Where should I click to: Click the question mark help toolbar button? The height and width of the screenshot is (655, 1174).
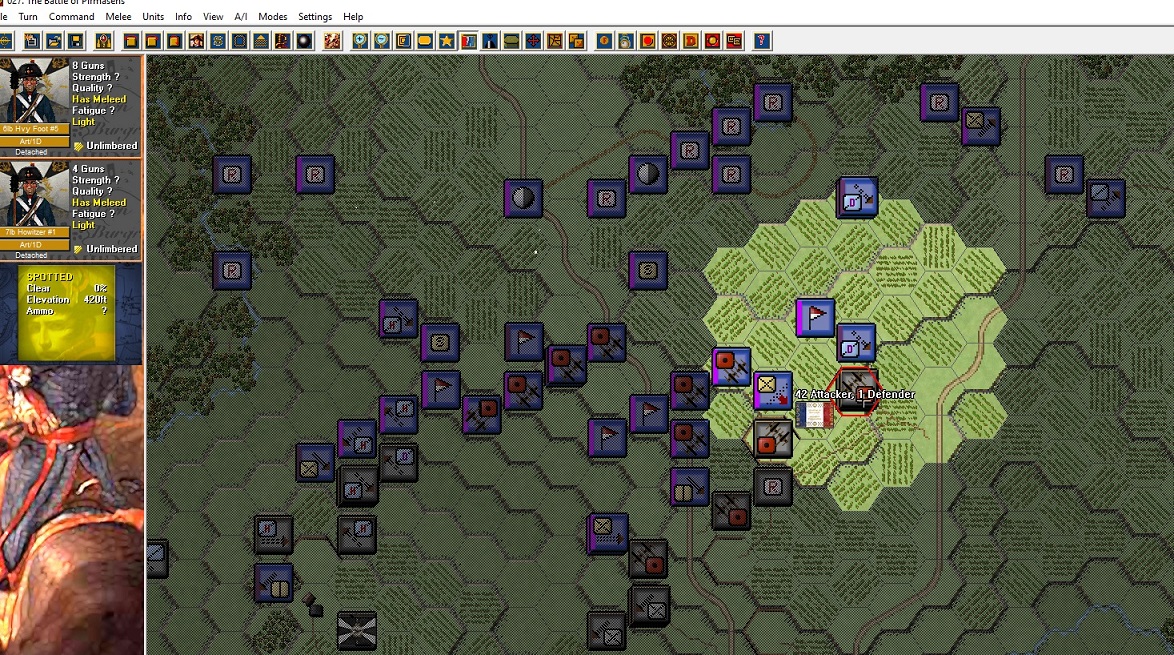click(762, 41)
